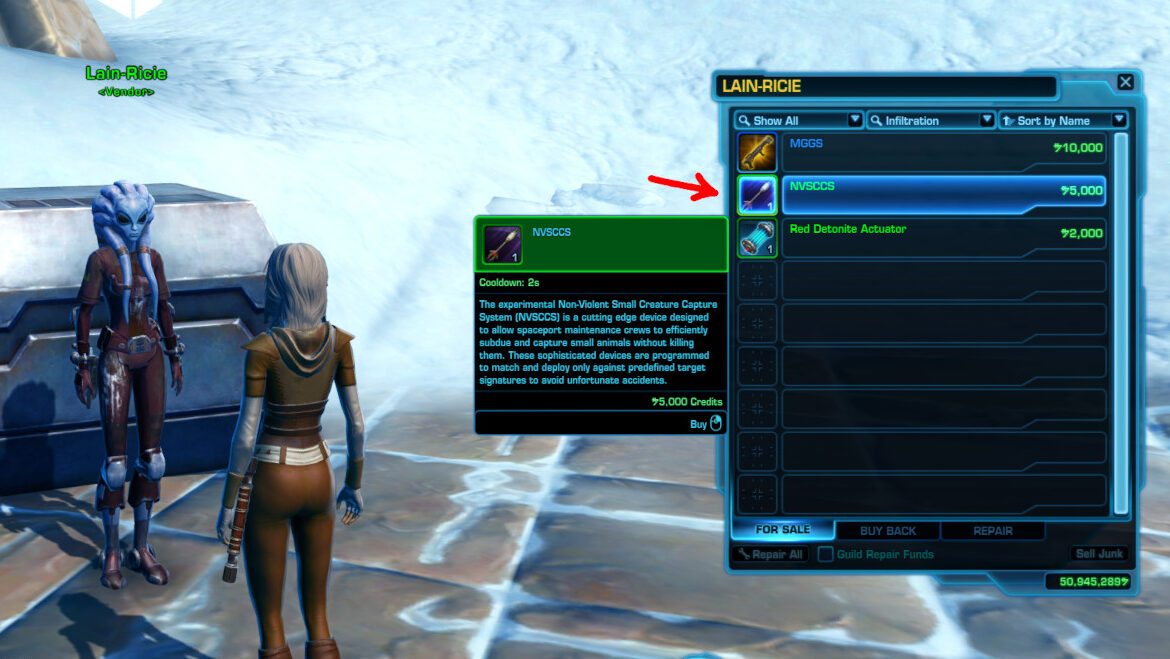Select the NVSCCS vendor listing row
1170x659 pixels.
point(944,195)
